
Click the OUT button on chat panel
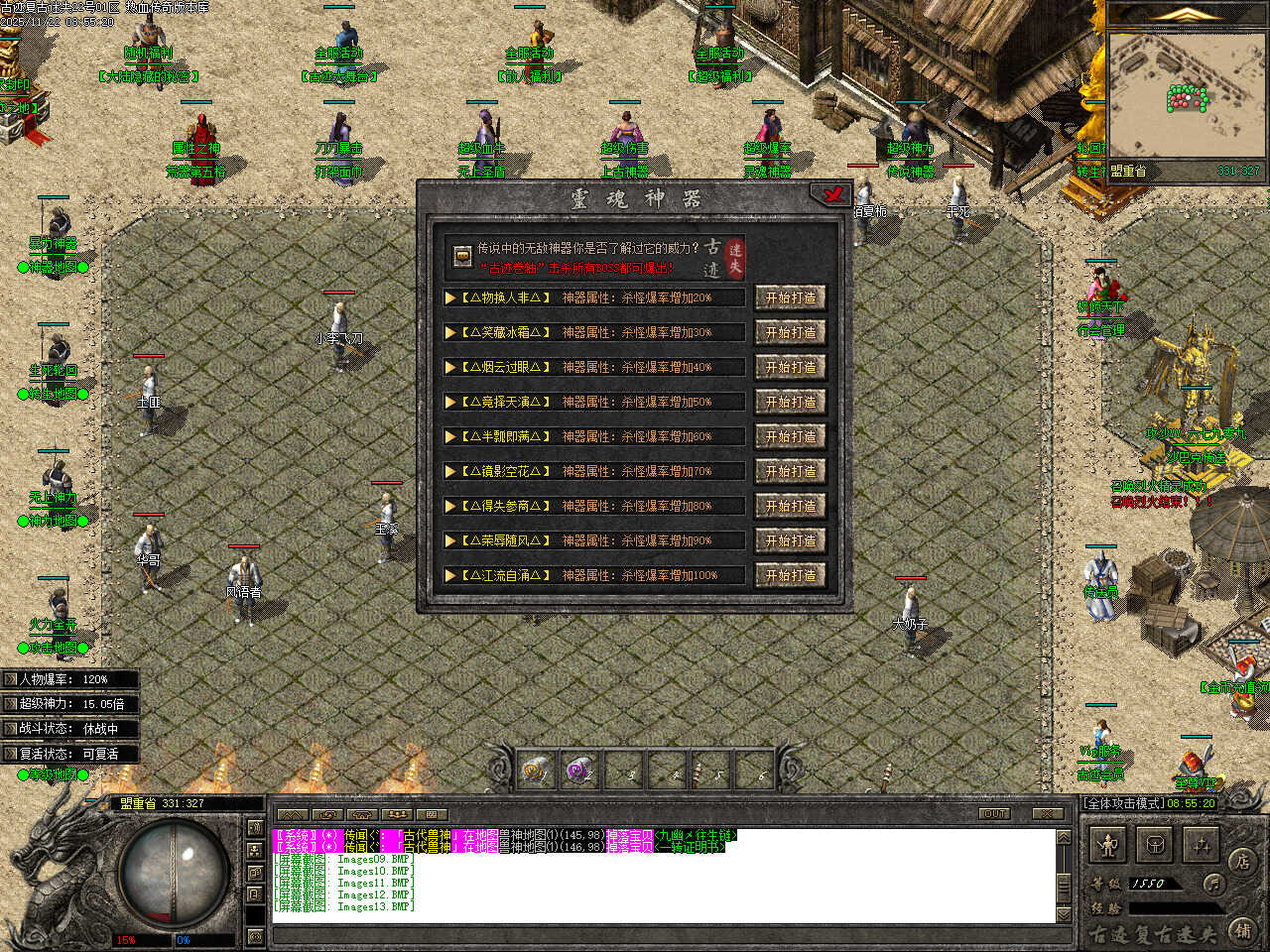(x=994, y=813)
